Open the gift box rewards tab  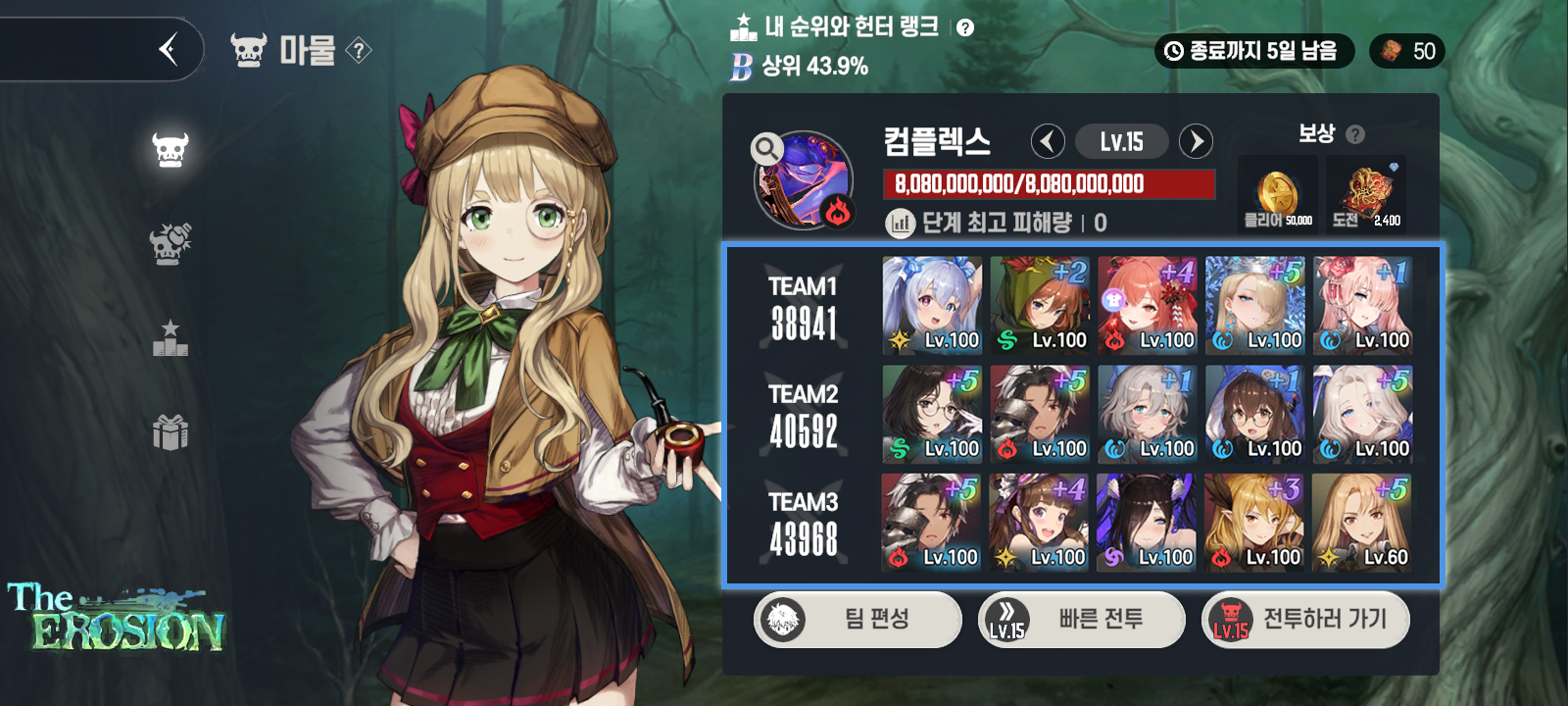click(x=170, y=431)
